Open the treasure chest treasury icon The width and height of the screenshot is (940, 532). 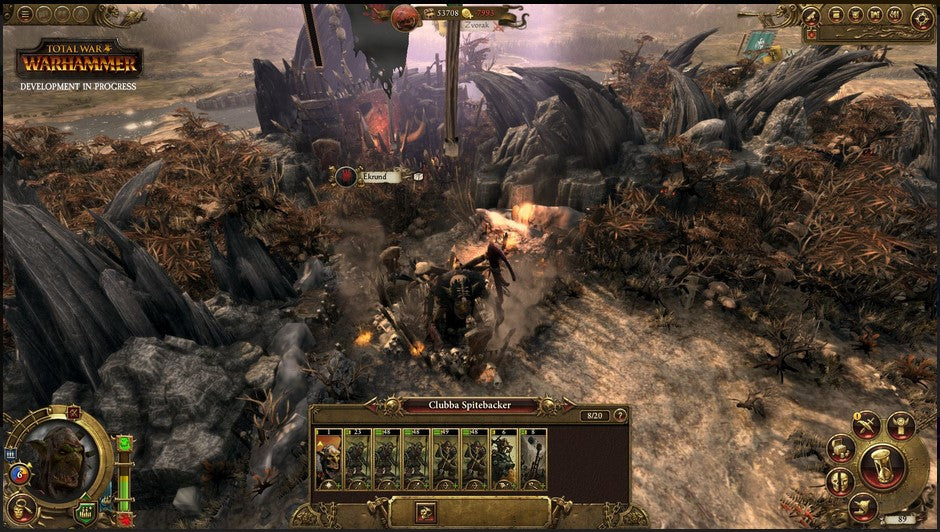pos(840,449)
